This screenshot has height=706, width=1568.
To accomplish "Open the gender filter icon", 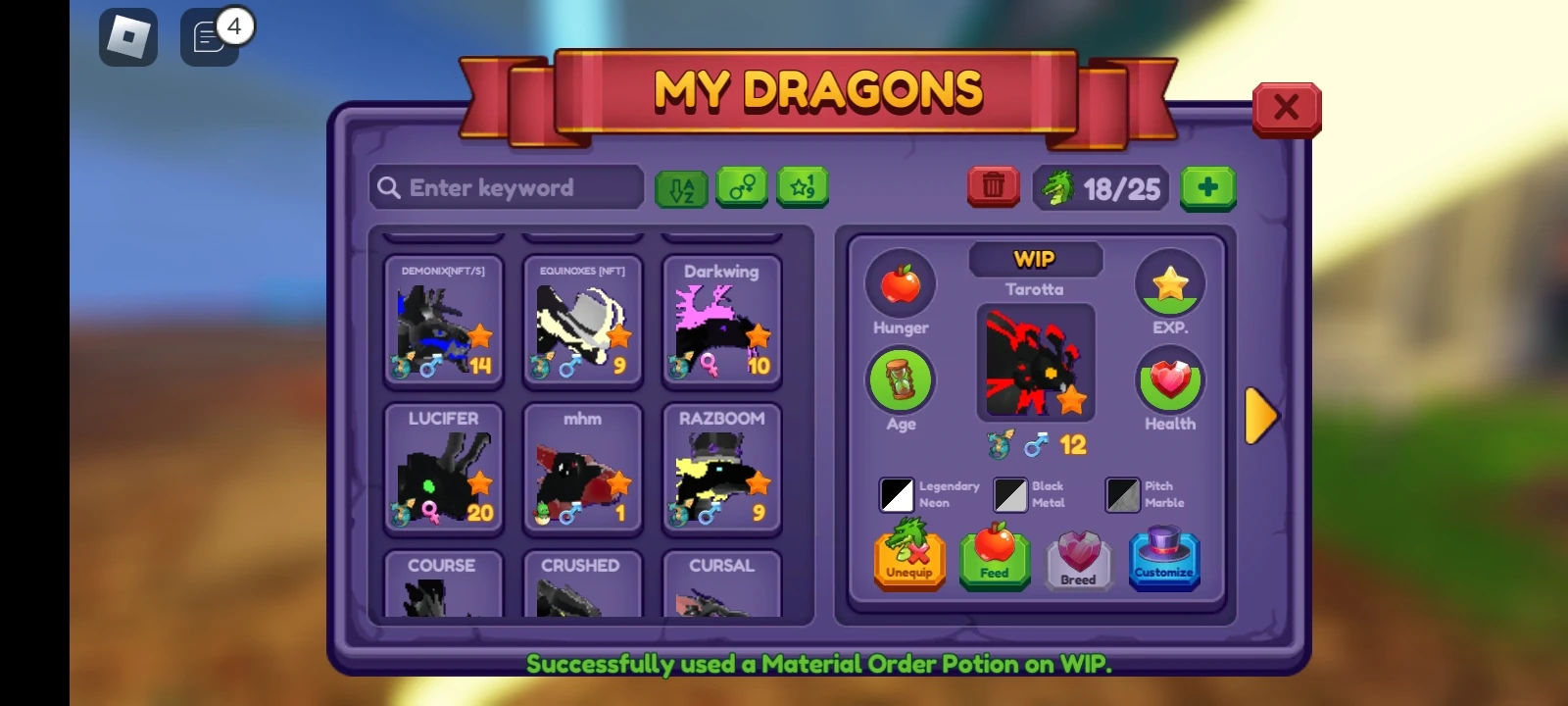I will coord(742,187).
